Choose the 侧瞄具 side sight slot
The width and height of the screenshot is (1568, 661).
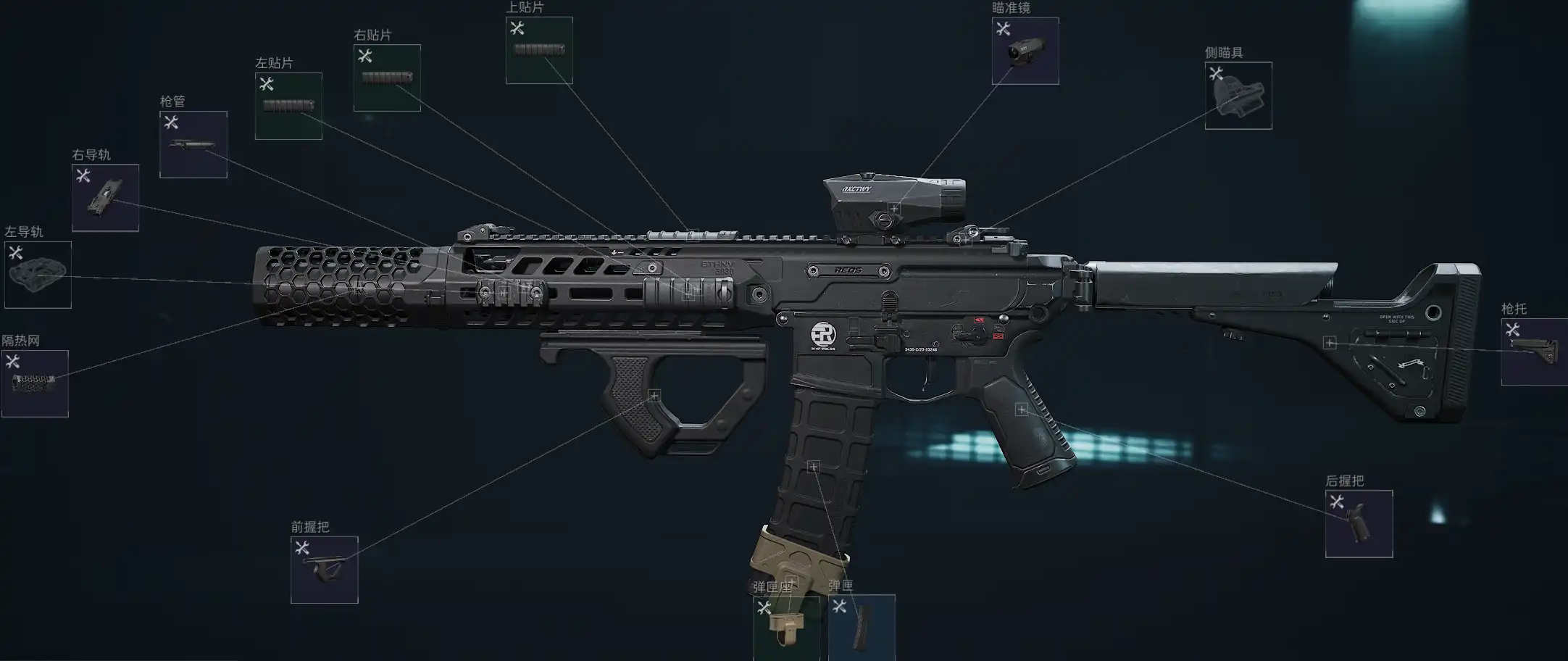1238,96
